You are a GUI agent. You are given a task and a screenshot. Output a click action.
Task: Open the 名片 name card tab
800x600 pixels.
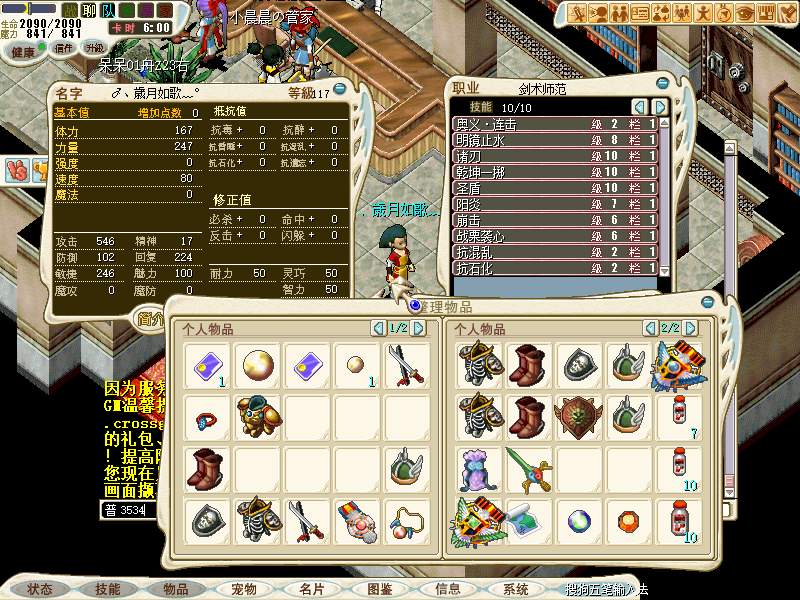pyautogui.click(x=312, y=589)
